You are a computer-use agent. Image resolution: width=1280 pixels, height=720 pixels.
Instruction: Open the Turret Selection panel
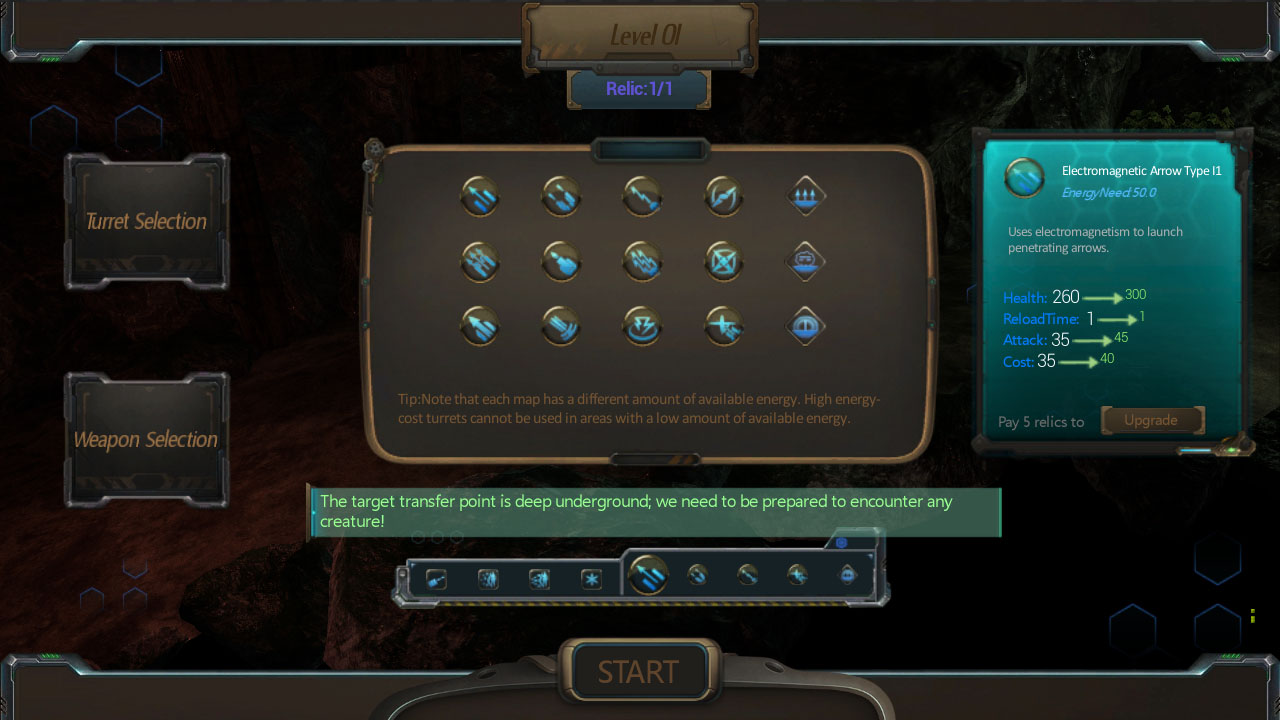pos(146,221)
